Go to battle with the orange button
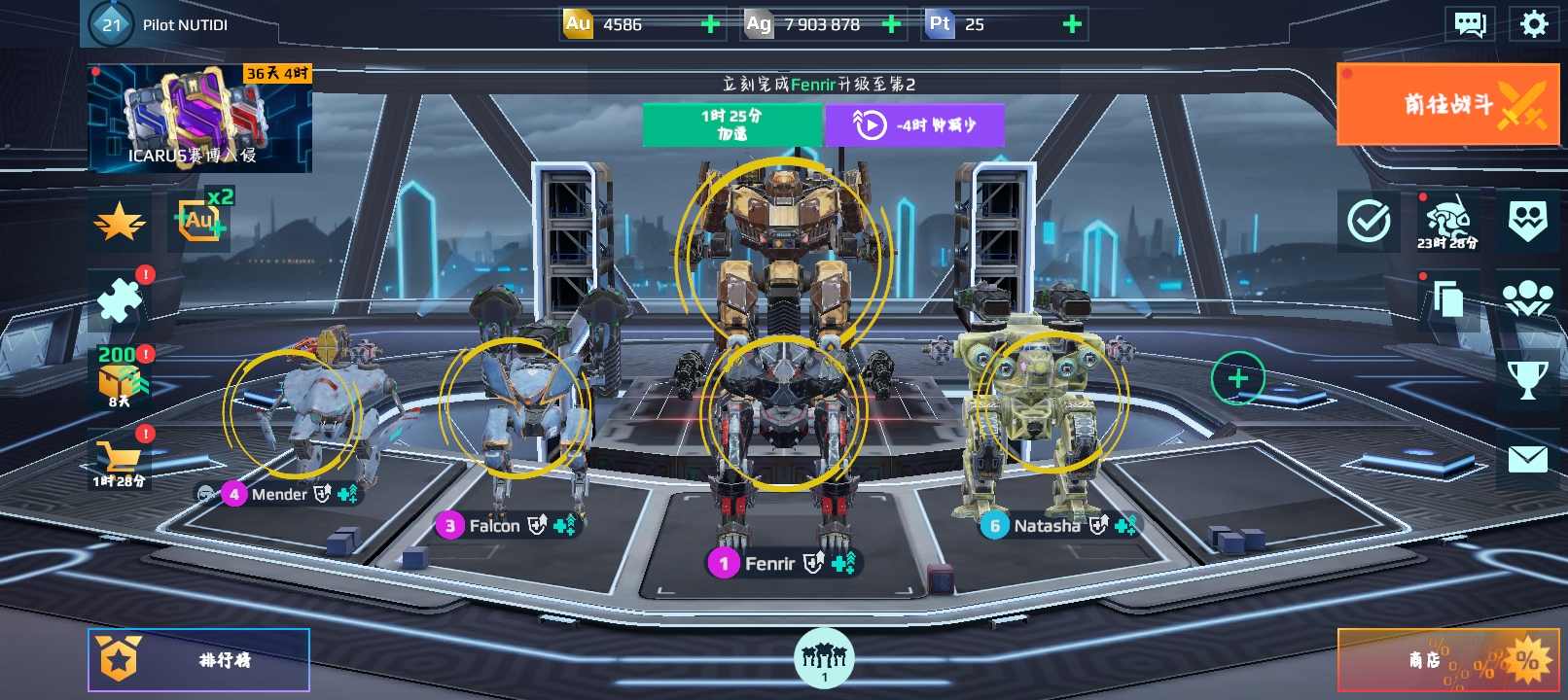This screenshot has width=1568, height=700. click(1447, 104)
